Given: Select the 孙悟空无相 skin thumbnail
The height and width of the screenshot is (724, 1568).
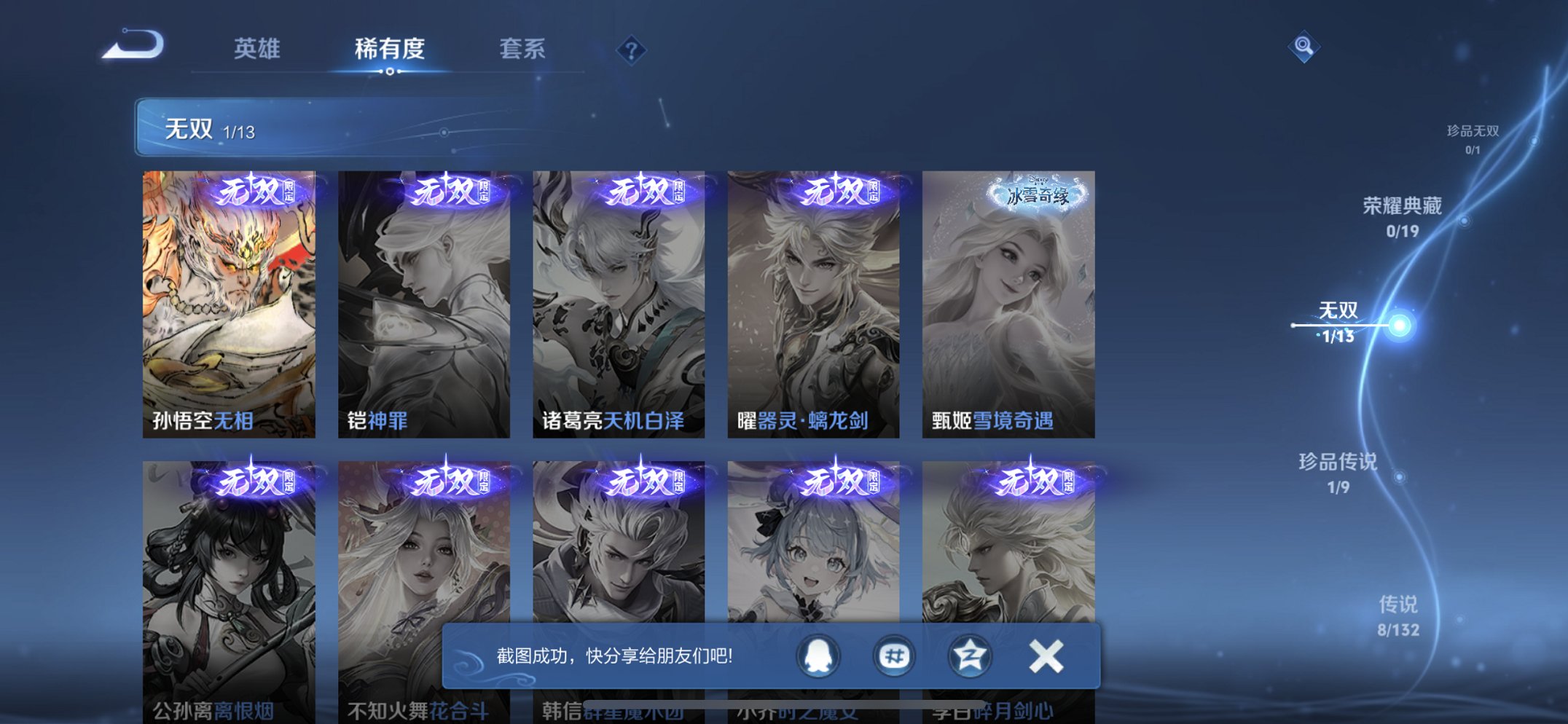Looking at the screenshot, I should pos(230,299).
